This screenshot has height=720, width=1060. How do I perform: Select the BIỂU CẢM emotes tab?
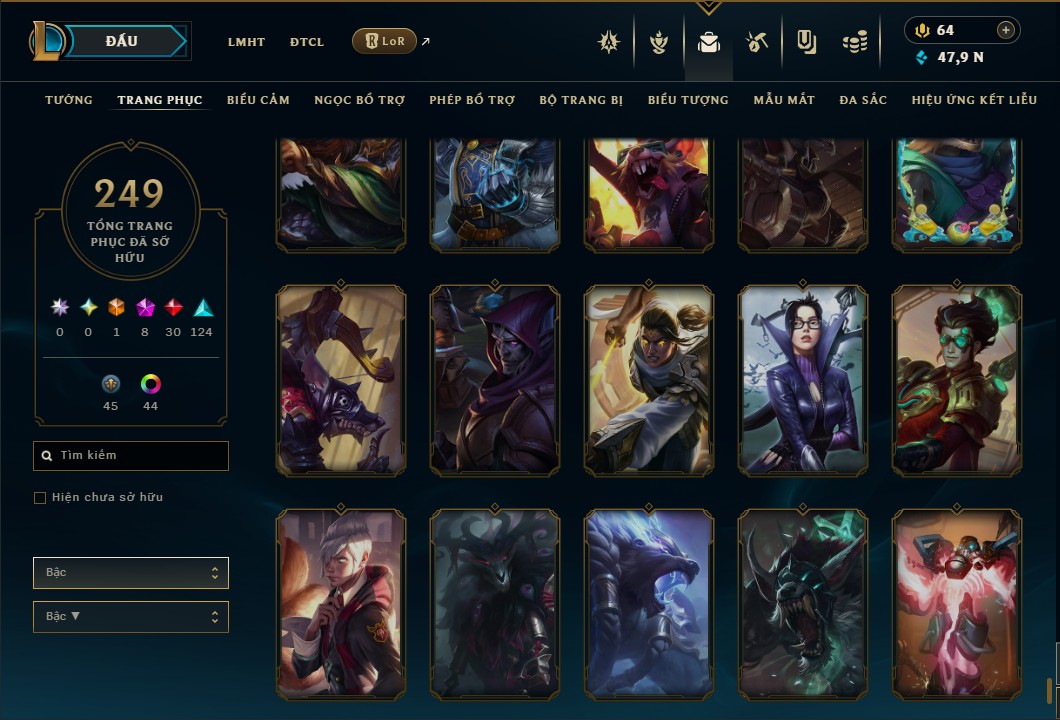(258, 100)
